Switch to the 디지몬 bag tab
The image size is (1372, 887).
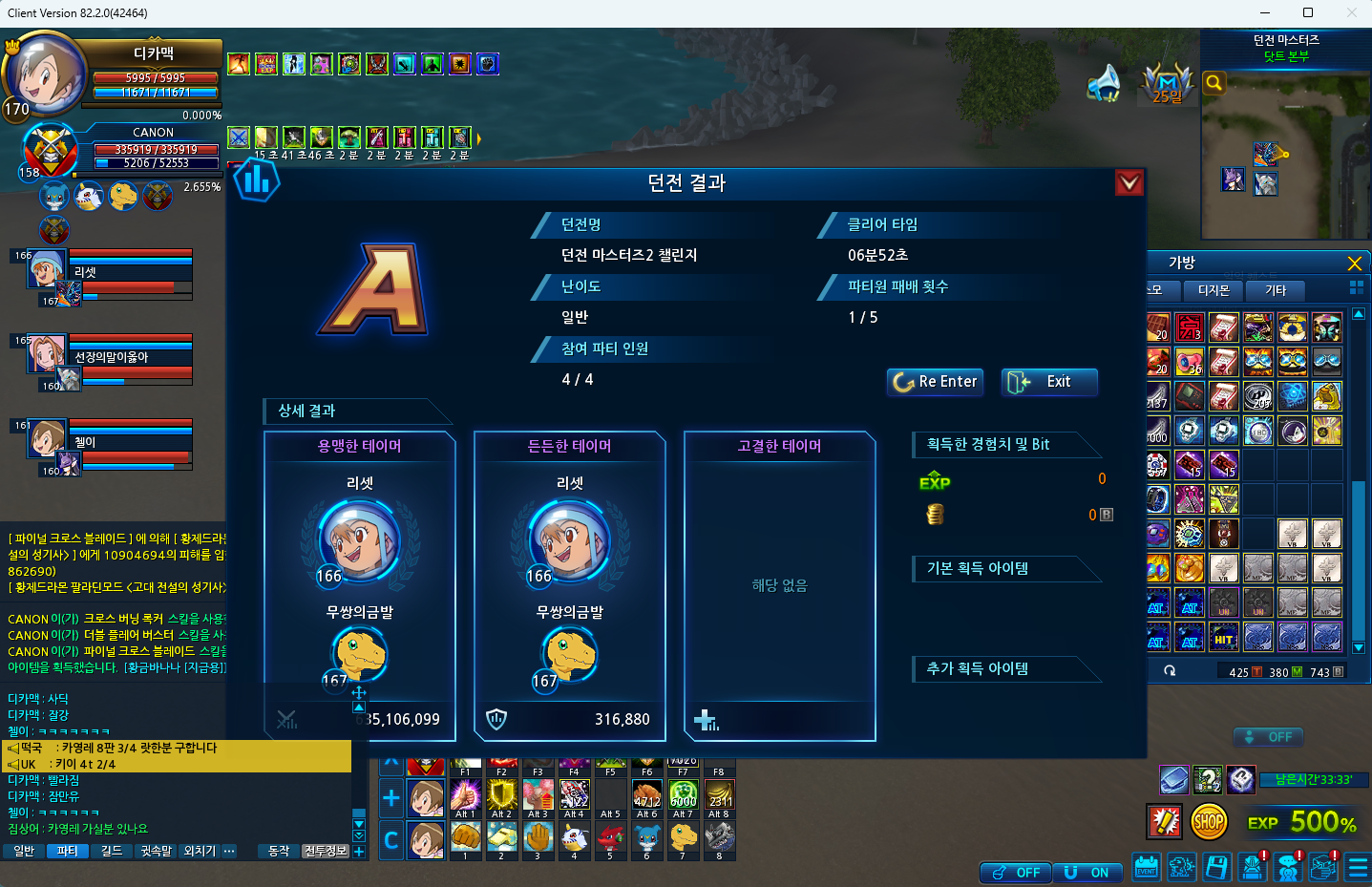click(x=1214, y=290)
